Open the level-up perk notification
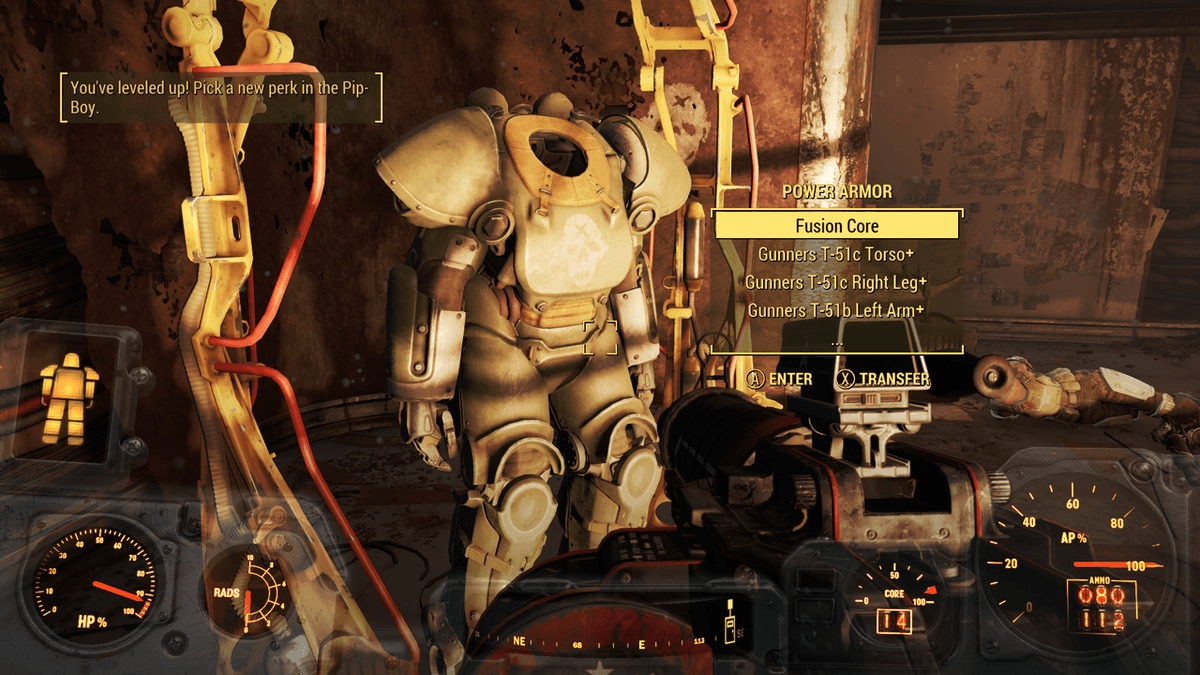1200x675 pixels. coord(220,98)
